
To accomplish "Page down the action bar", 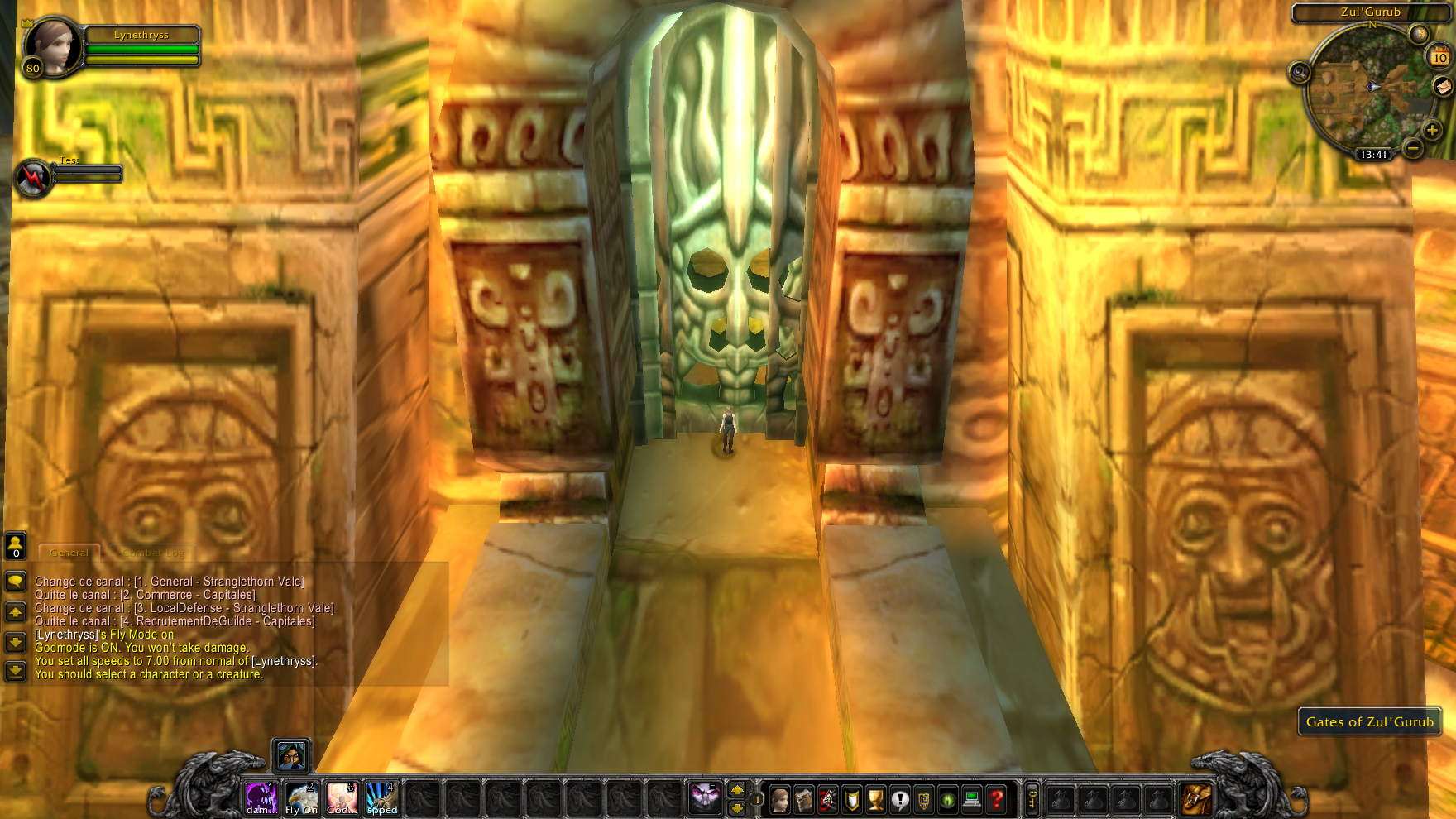I will (x=736, y=807).
